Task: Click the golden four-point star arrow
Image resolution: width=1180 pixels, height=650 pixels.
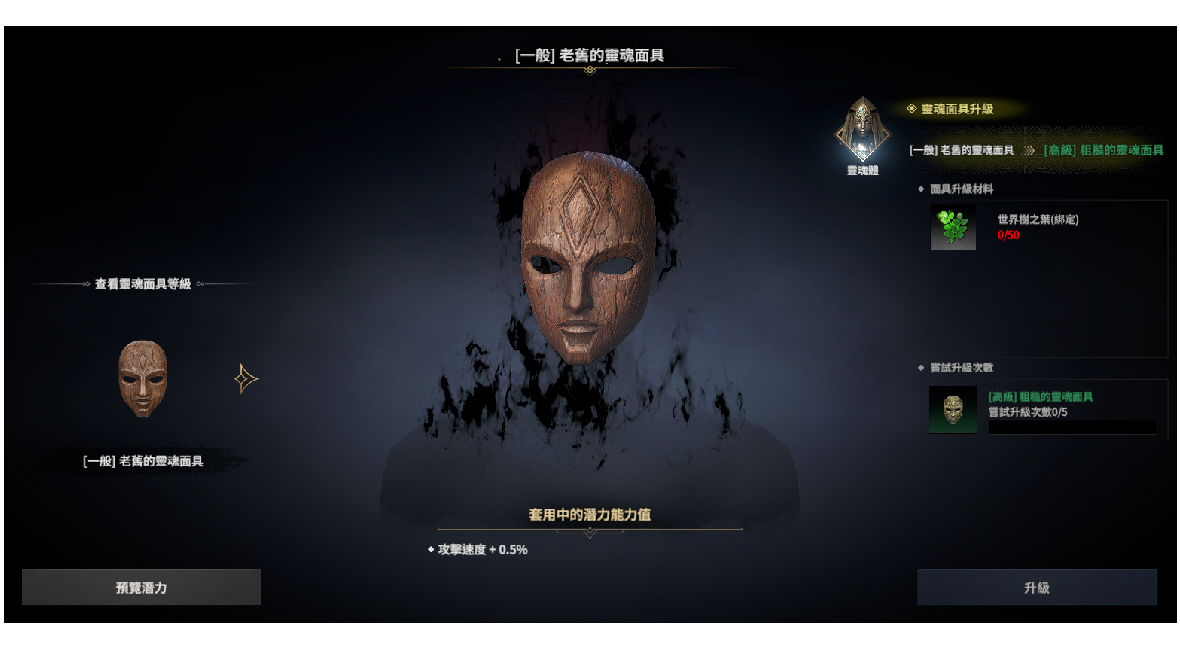Action: coord(246,379)
